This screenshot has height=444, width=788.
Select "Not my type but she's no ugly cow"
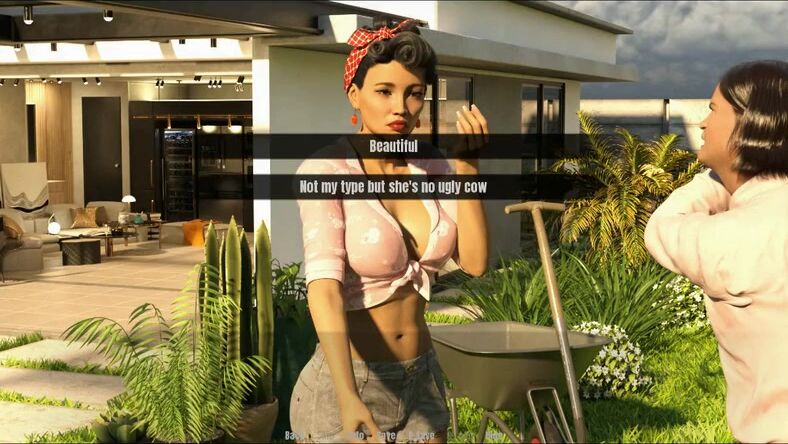coord(393,187)
